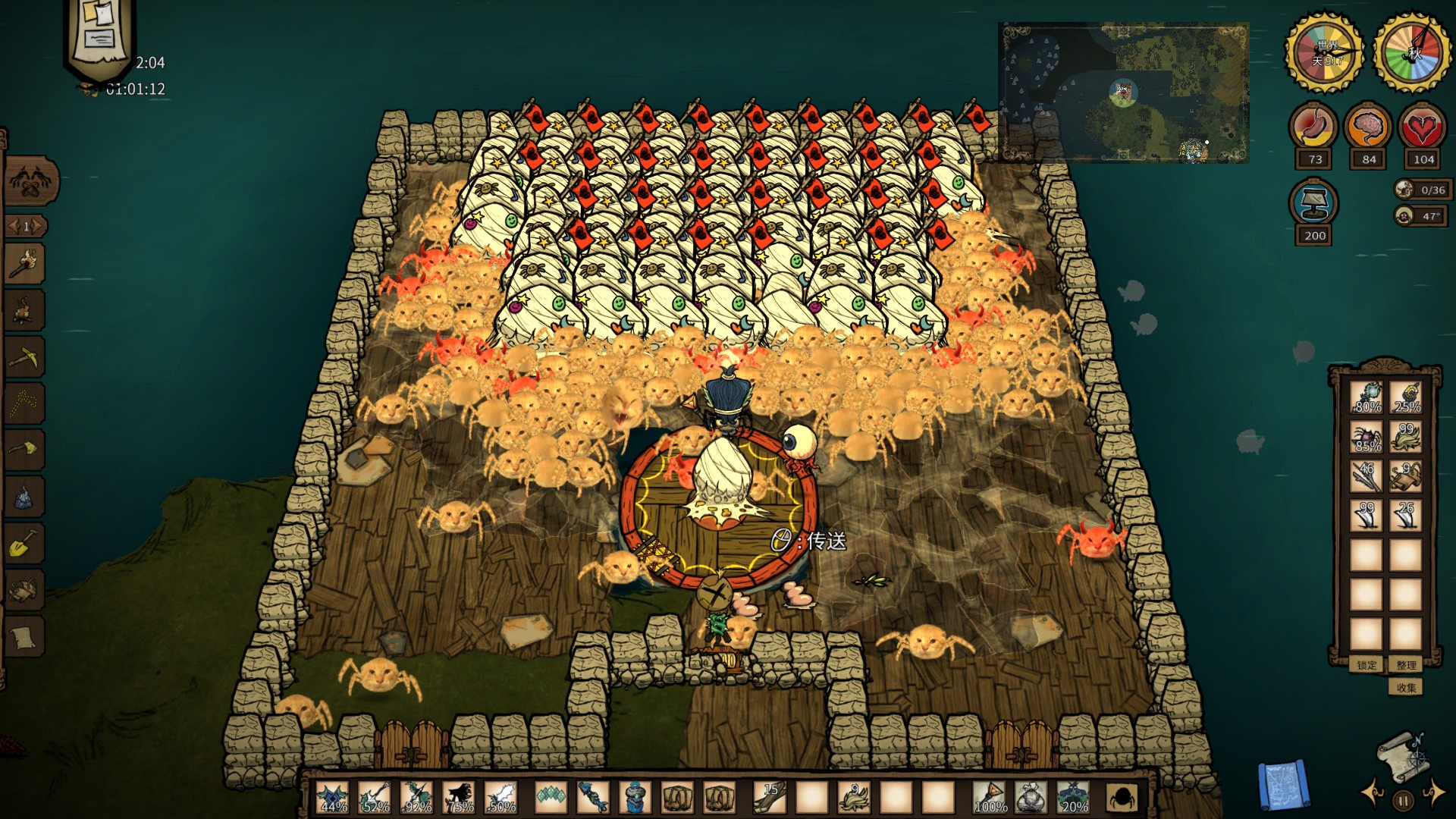This screenshot has height=819, width=1456.
Task: Pause the game with the pause button
Action: tap(1403, 800)
